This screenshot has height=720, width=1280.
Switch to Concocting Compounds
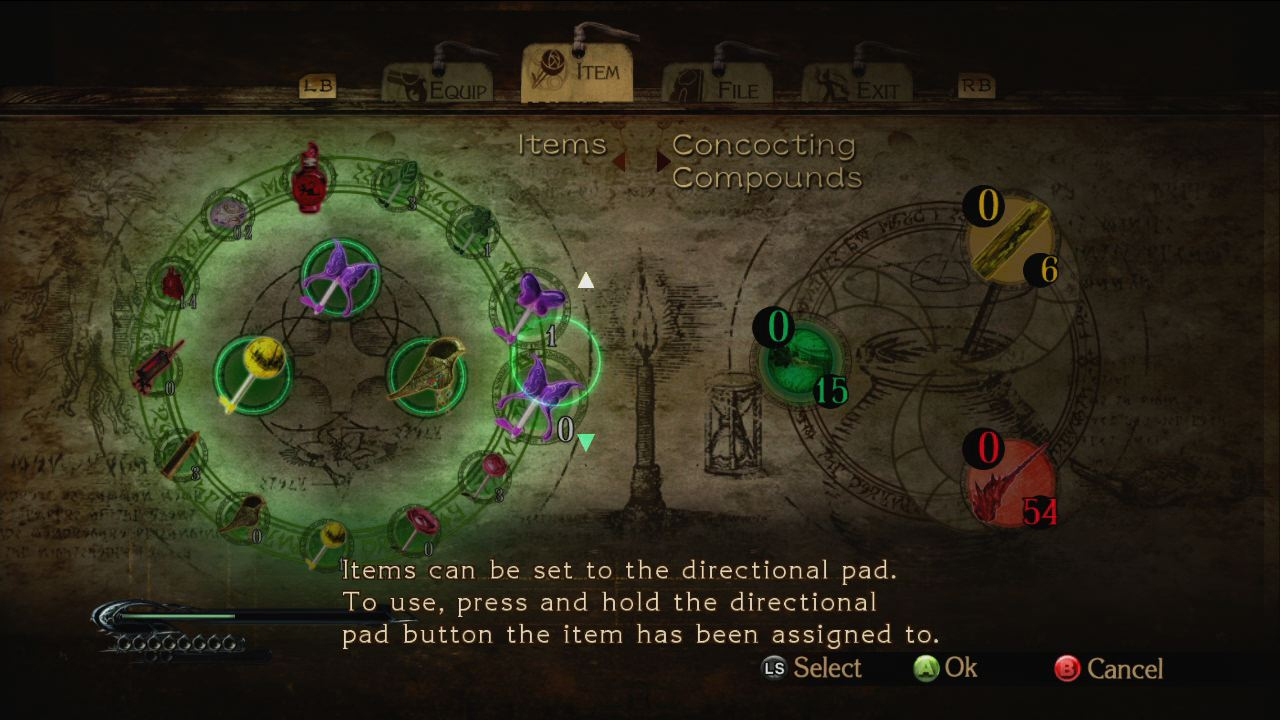pos(766,161)
